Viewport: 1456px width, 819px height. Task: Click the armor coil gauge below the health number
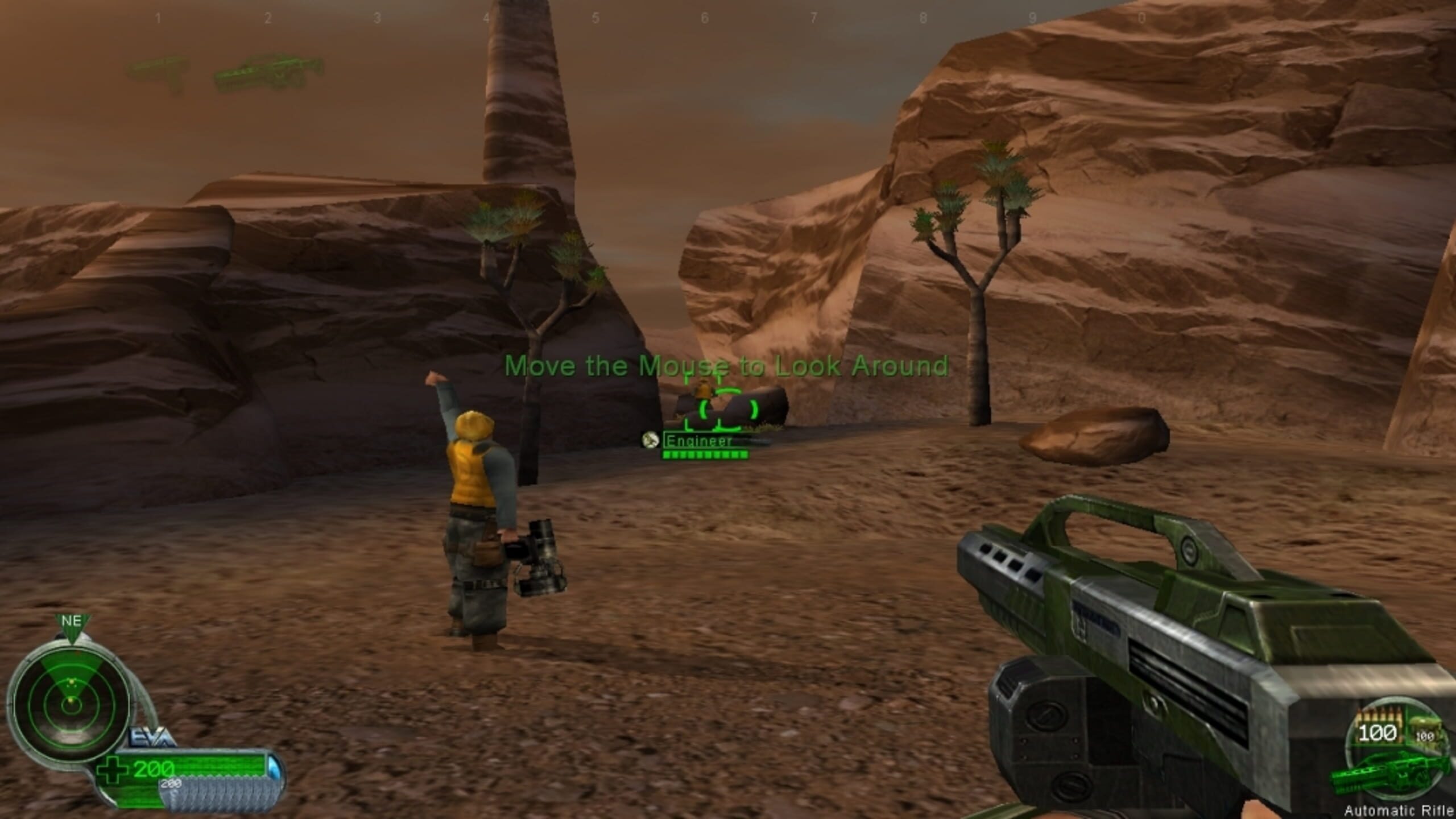224,795
